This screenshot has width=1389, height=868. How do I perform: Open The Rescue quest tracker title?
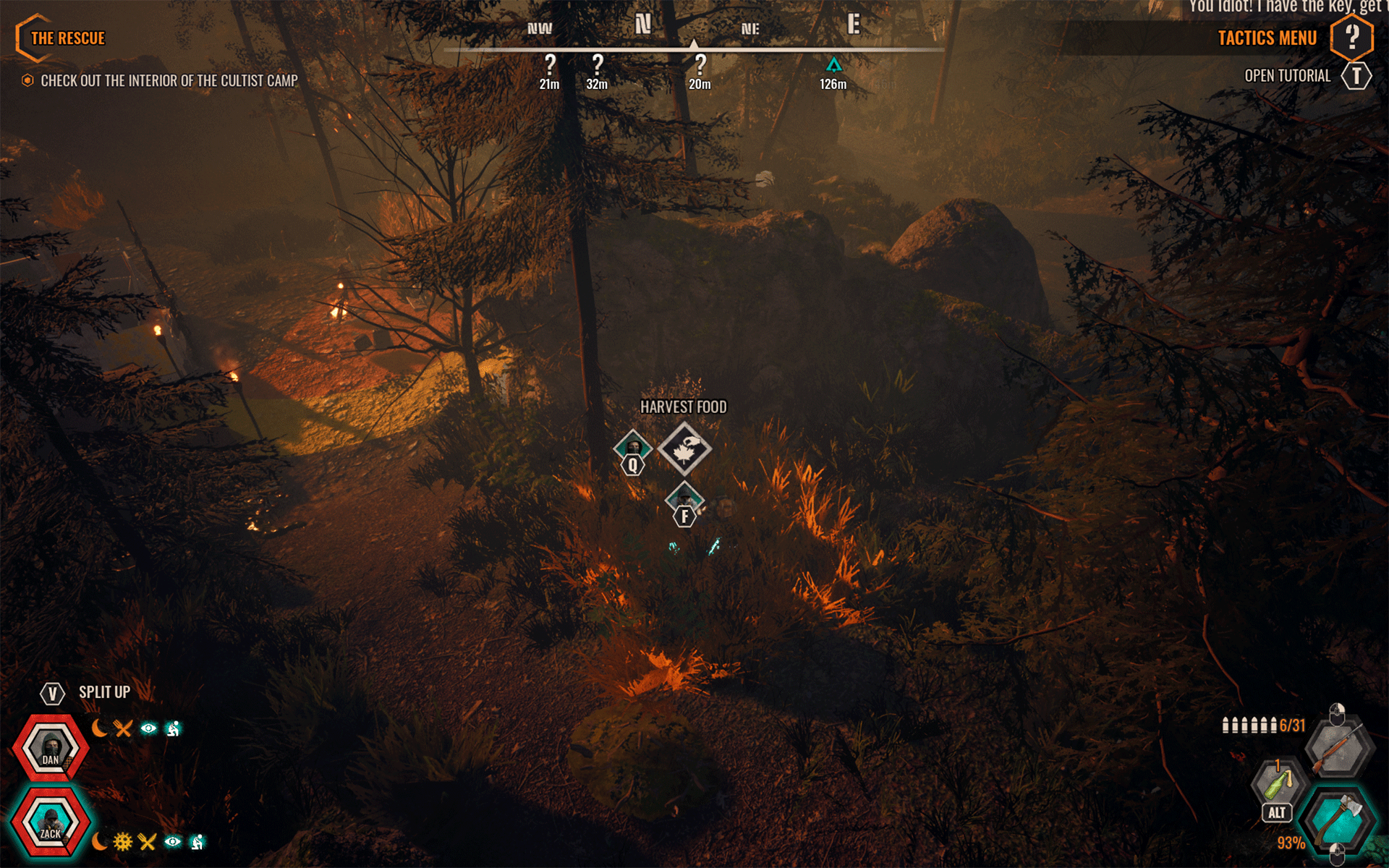(67, 38)
